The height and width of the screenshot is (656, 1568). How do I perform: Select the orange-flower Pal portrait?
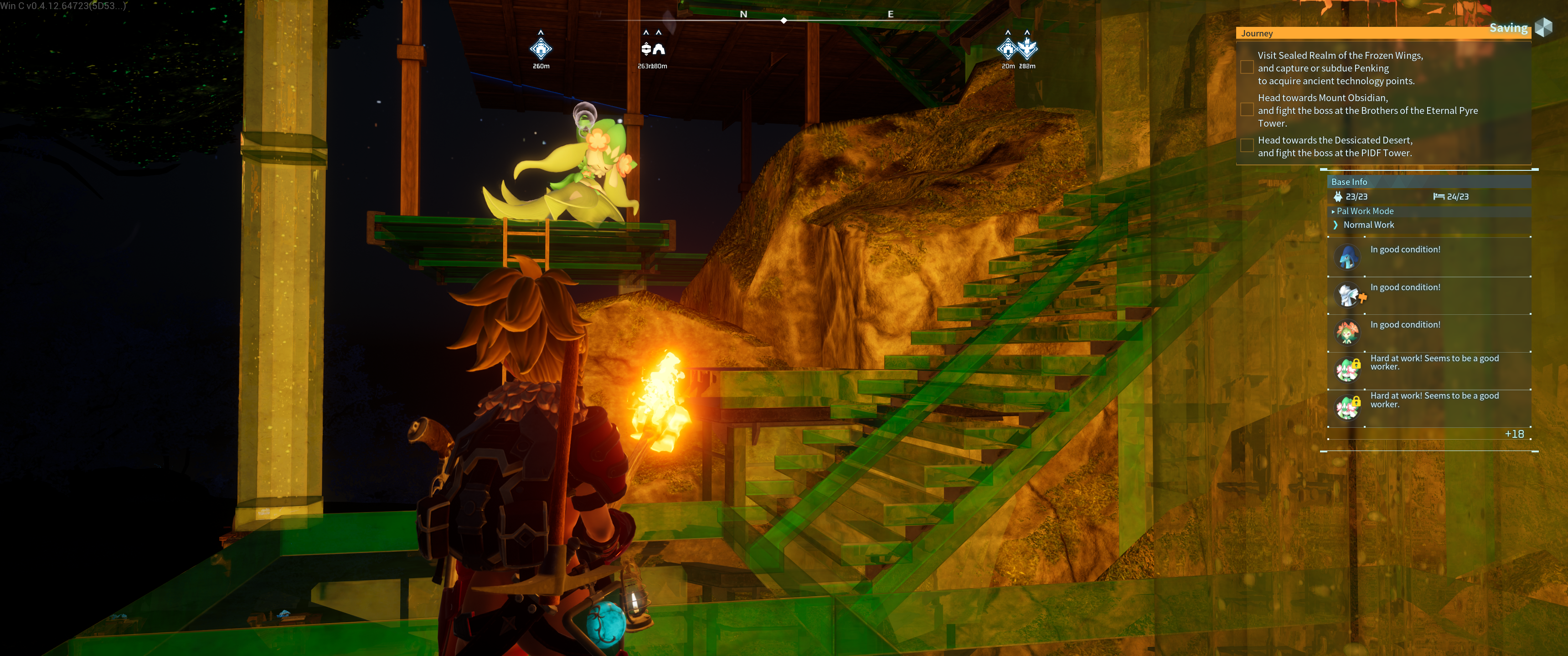(x=1347, y=333)
